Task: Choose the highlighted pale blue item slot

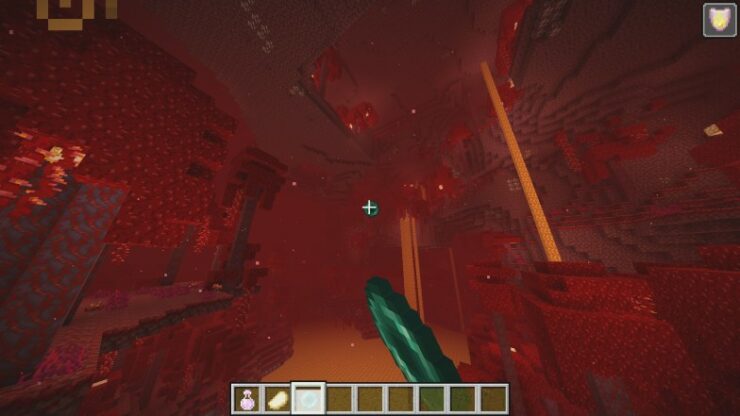Action: click(x=308, y=398)
